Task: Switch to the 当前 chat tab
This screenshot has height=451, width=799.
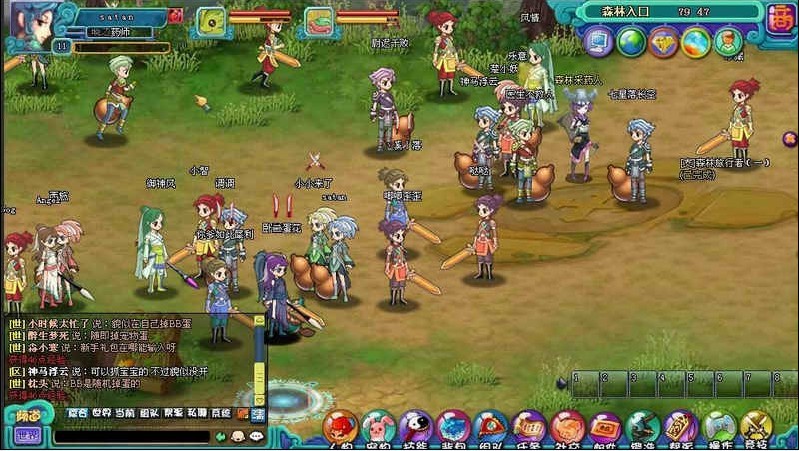Action: [125, 413]
